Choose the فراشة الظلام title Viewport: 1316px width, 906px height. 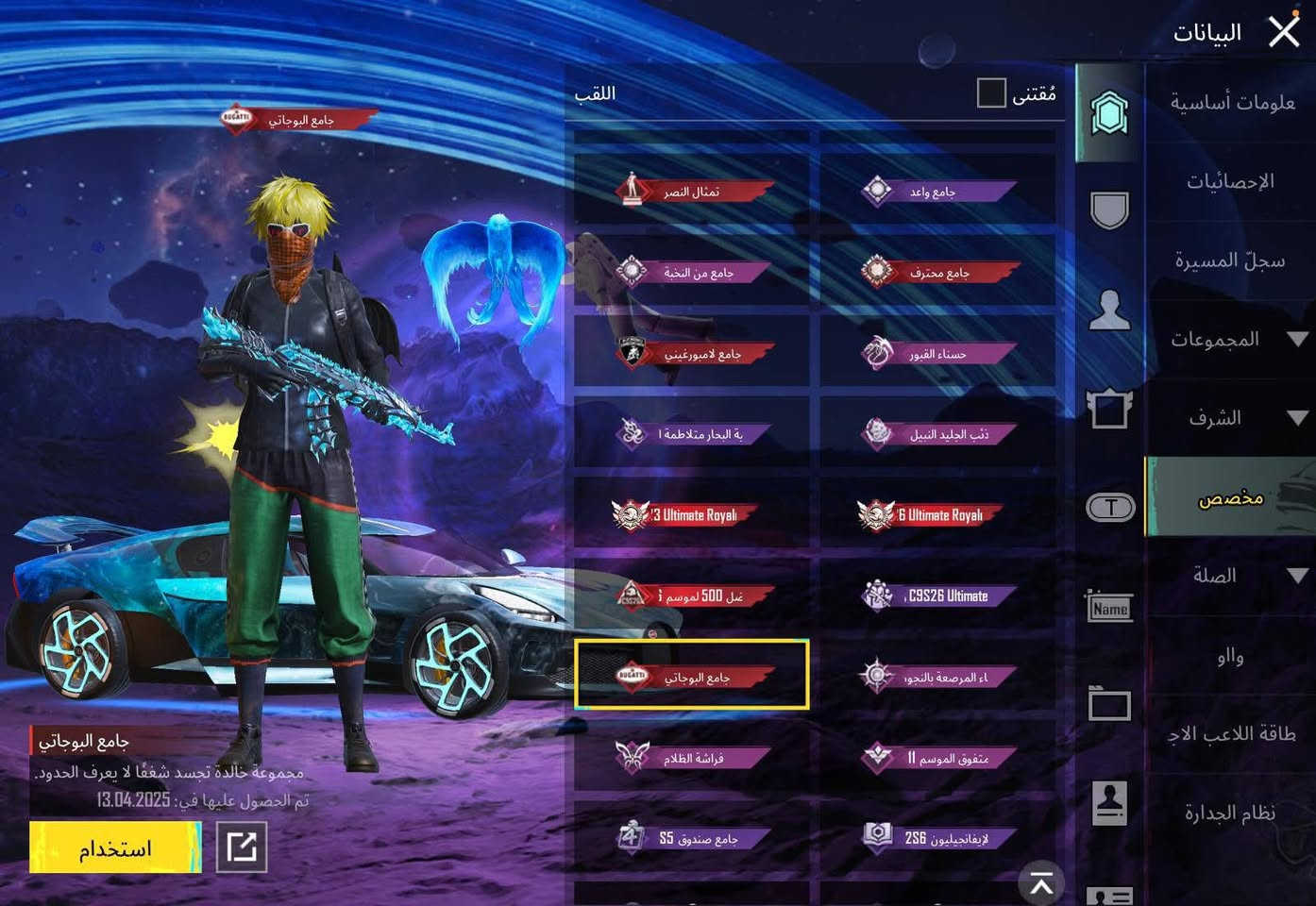click(x=692, y=758)
